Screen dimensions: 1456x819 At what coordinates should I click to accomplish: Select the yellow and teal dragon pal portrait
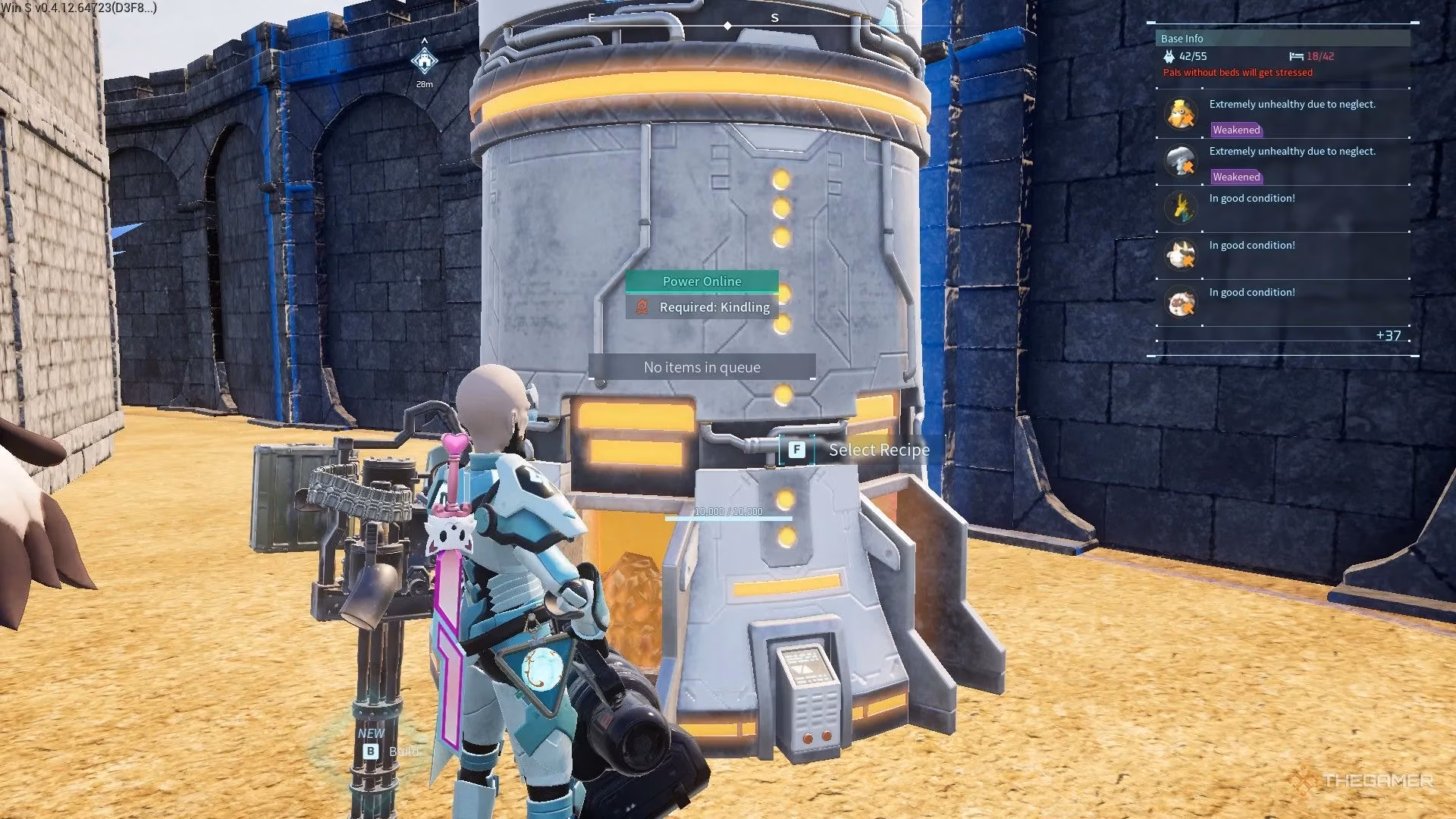[1181, 207]
